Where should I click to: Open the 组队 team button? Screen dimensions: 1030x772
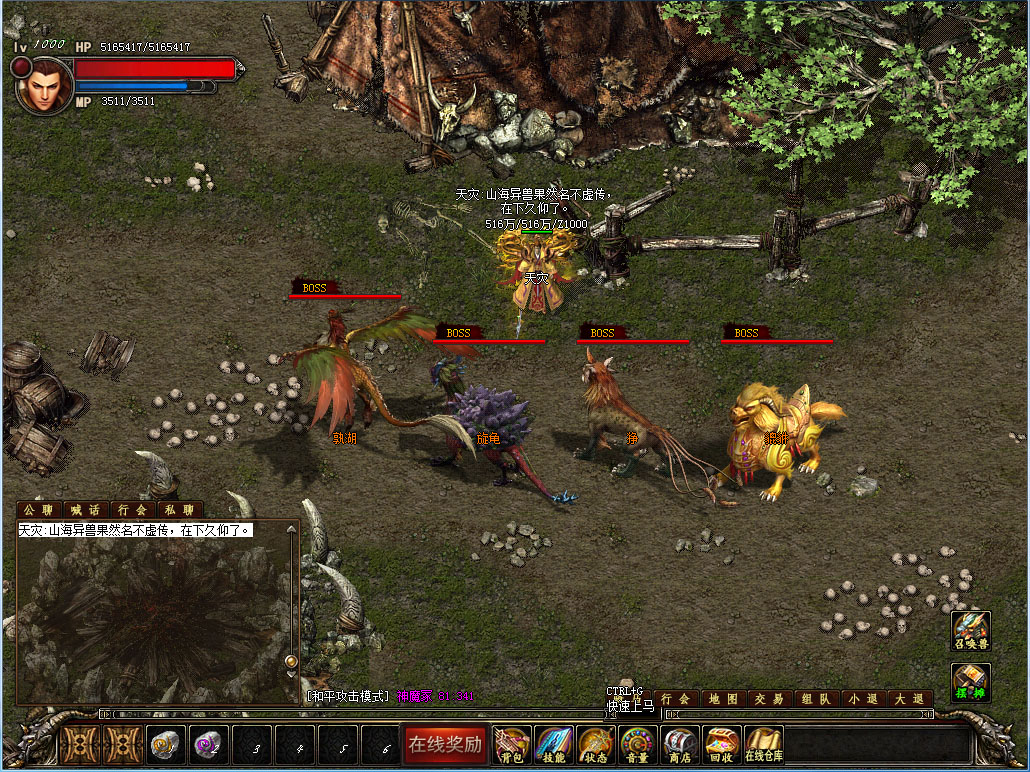tap(817, 699)
